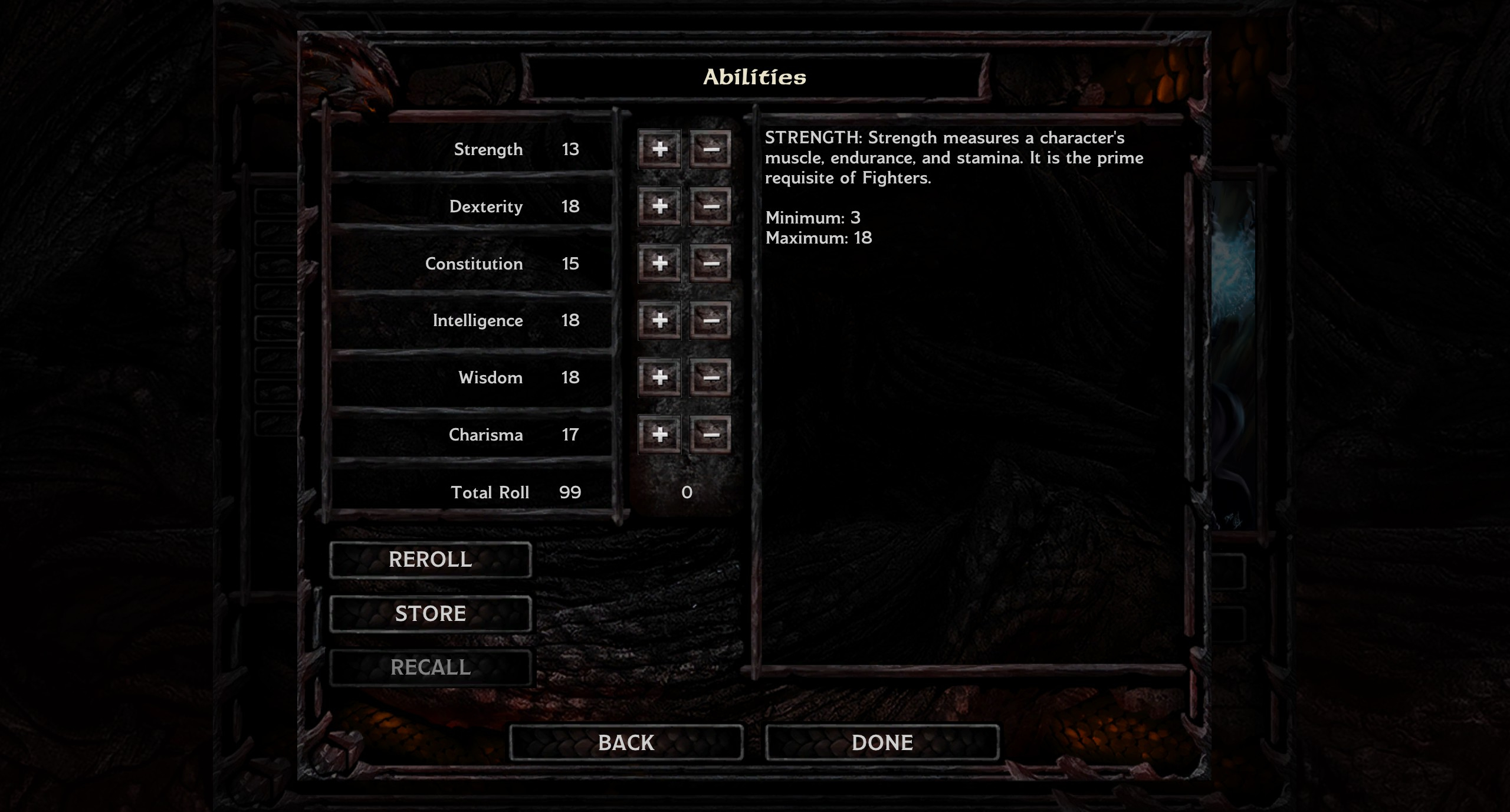
Task: Decrease Strength with the minus button
Action: (710, 149)
